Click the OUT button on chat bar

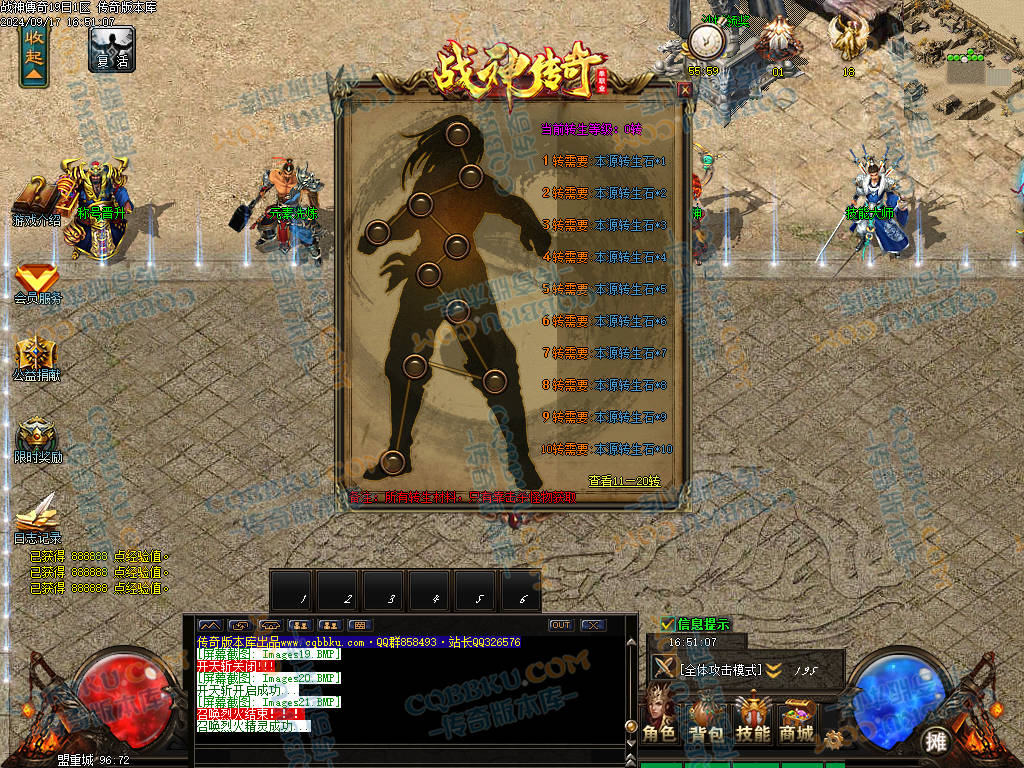click(561, 625)
